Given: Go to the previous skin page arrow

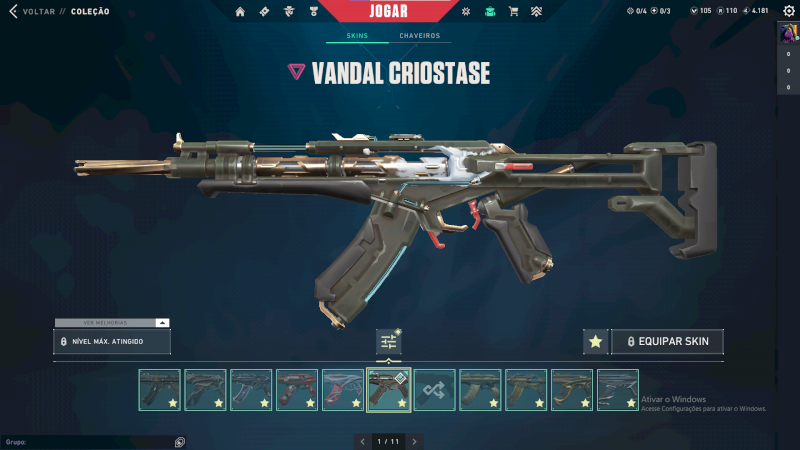Looking at the screenshot, I should (362, 441).
